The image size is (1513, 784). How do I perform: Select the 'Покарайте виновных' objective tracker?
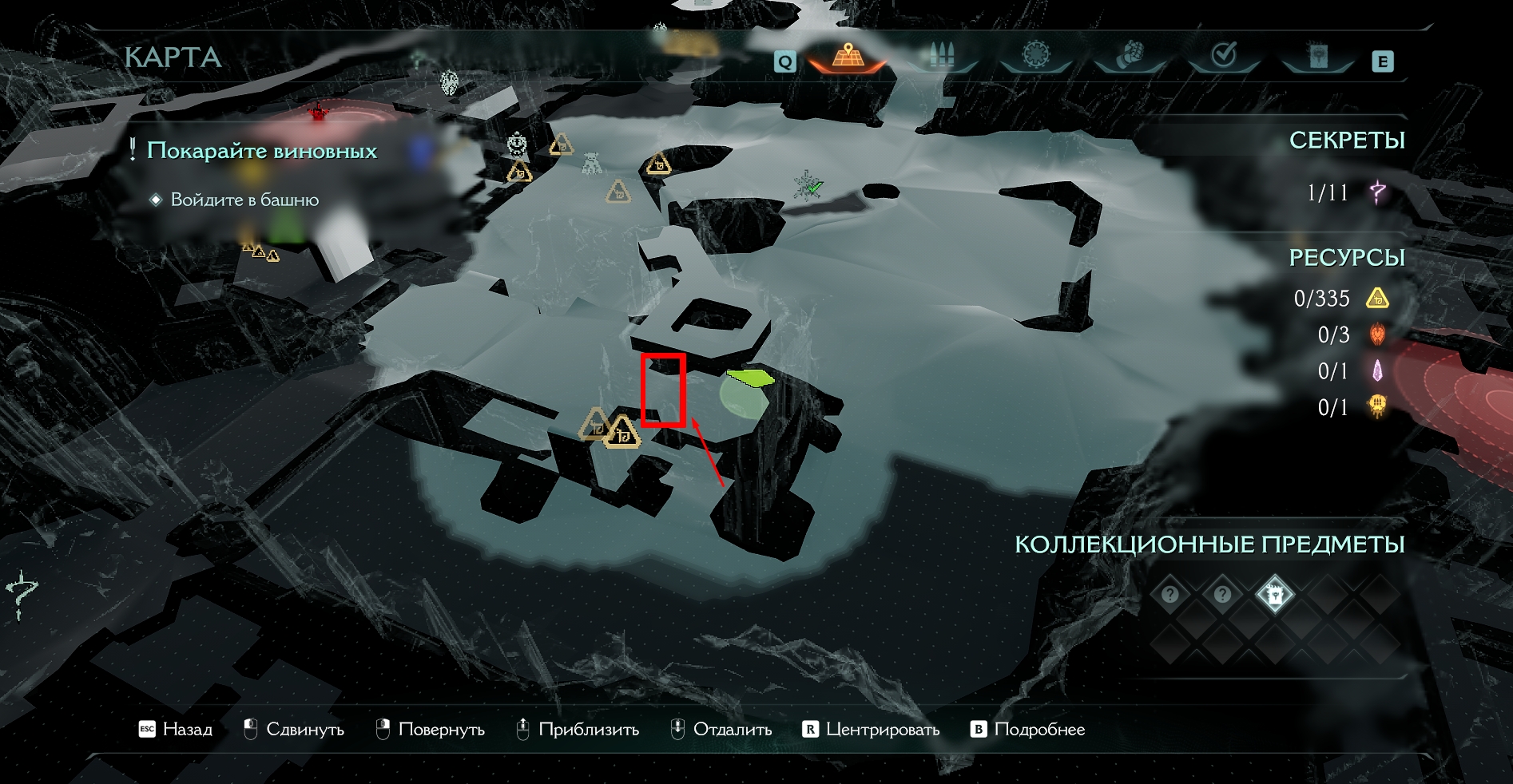coord(261,151)
